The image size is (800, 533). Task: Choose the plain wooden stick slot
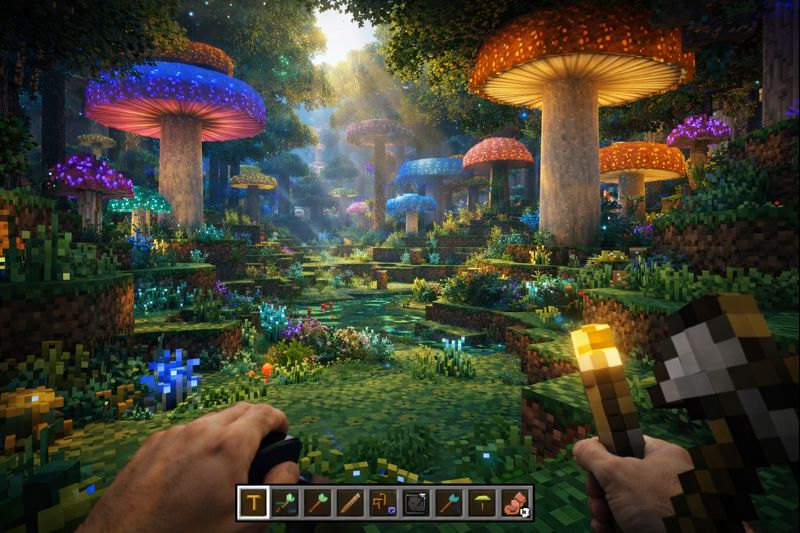[350, 502]
